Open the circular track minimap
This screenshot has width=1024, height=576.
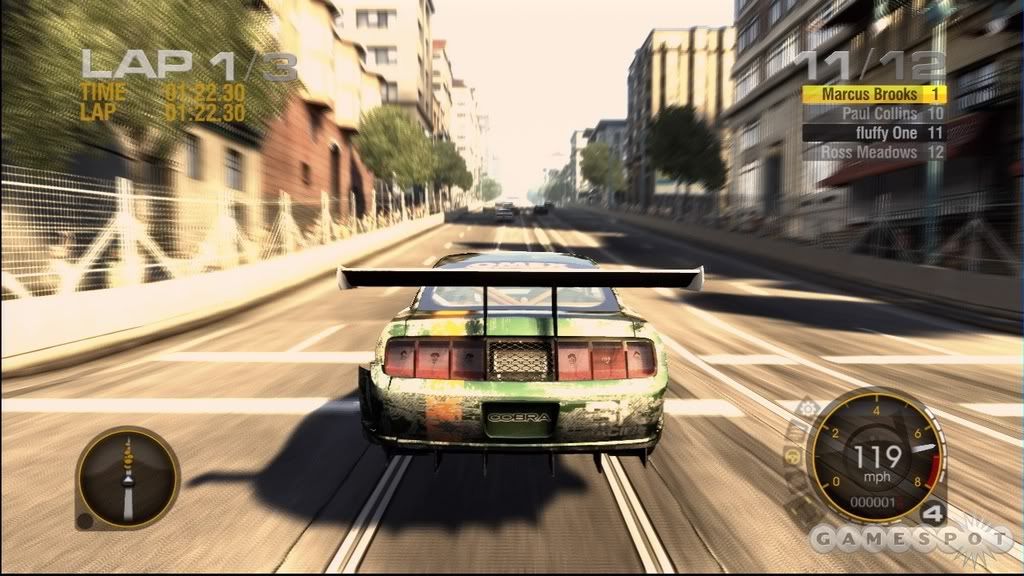pyautogui.click(x=127, y=477)
